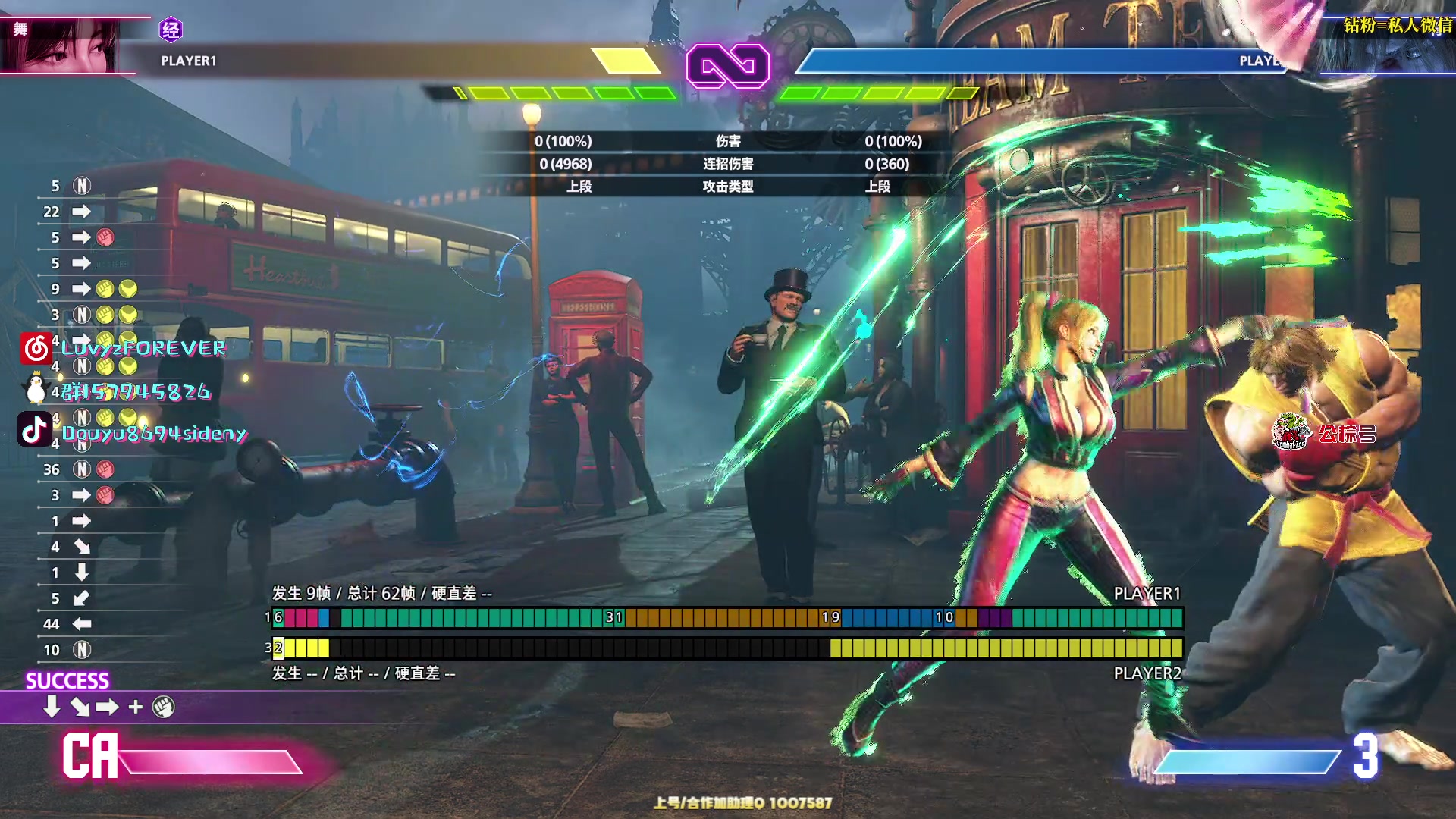Click the infinity timer emblem
Screen dimensions: 1456x819
(x=727, y=66)
